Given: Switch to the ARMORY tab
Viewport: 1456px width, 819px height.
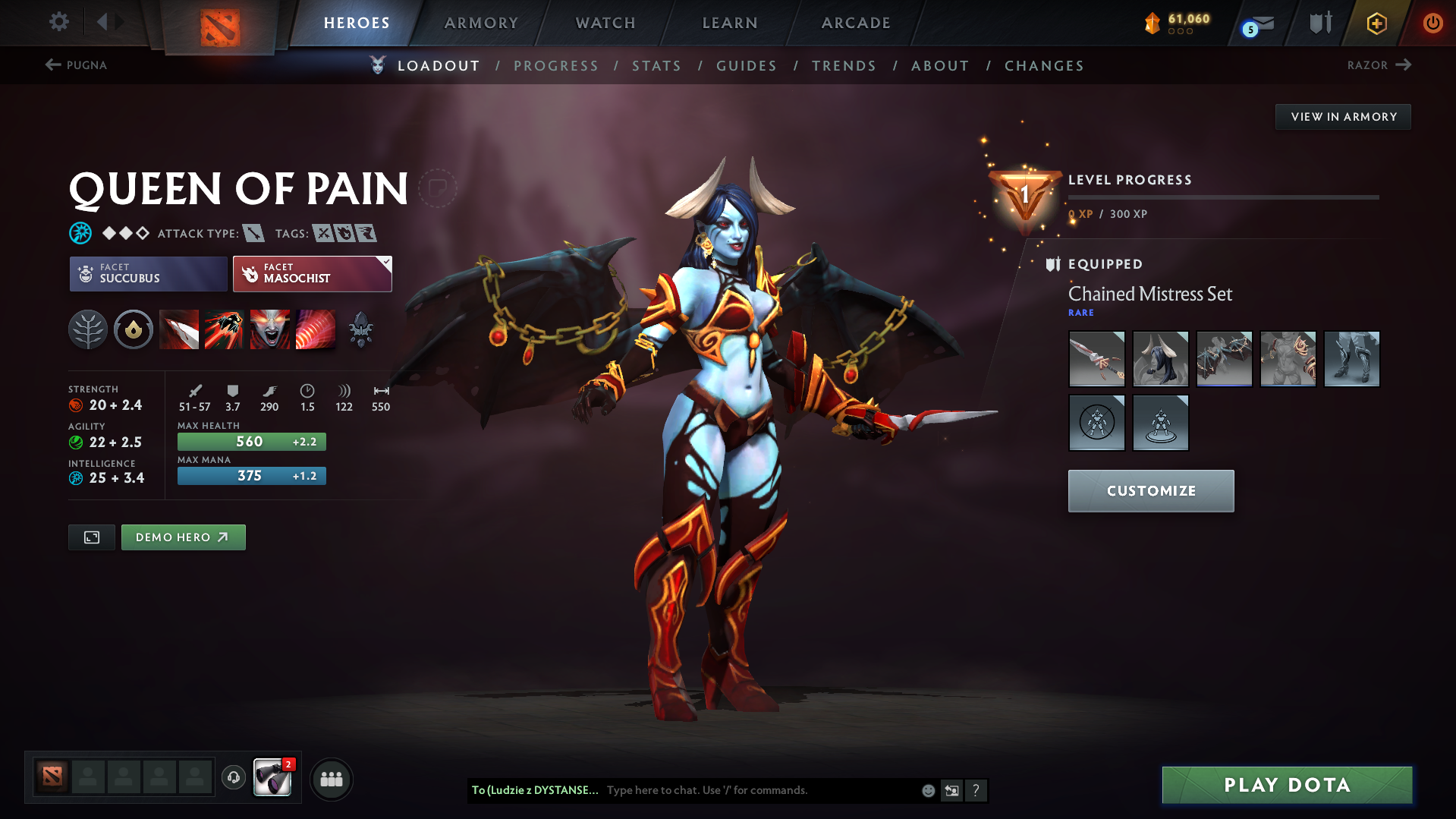Looking at the screenshot, I should pos(481,23).
